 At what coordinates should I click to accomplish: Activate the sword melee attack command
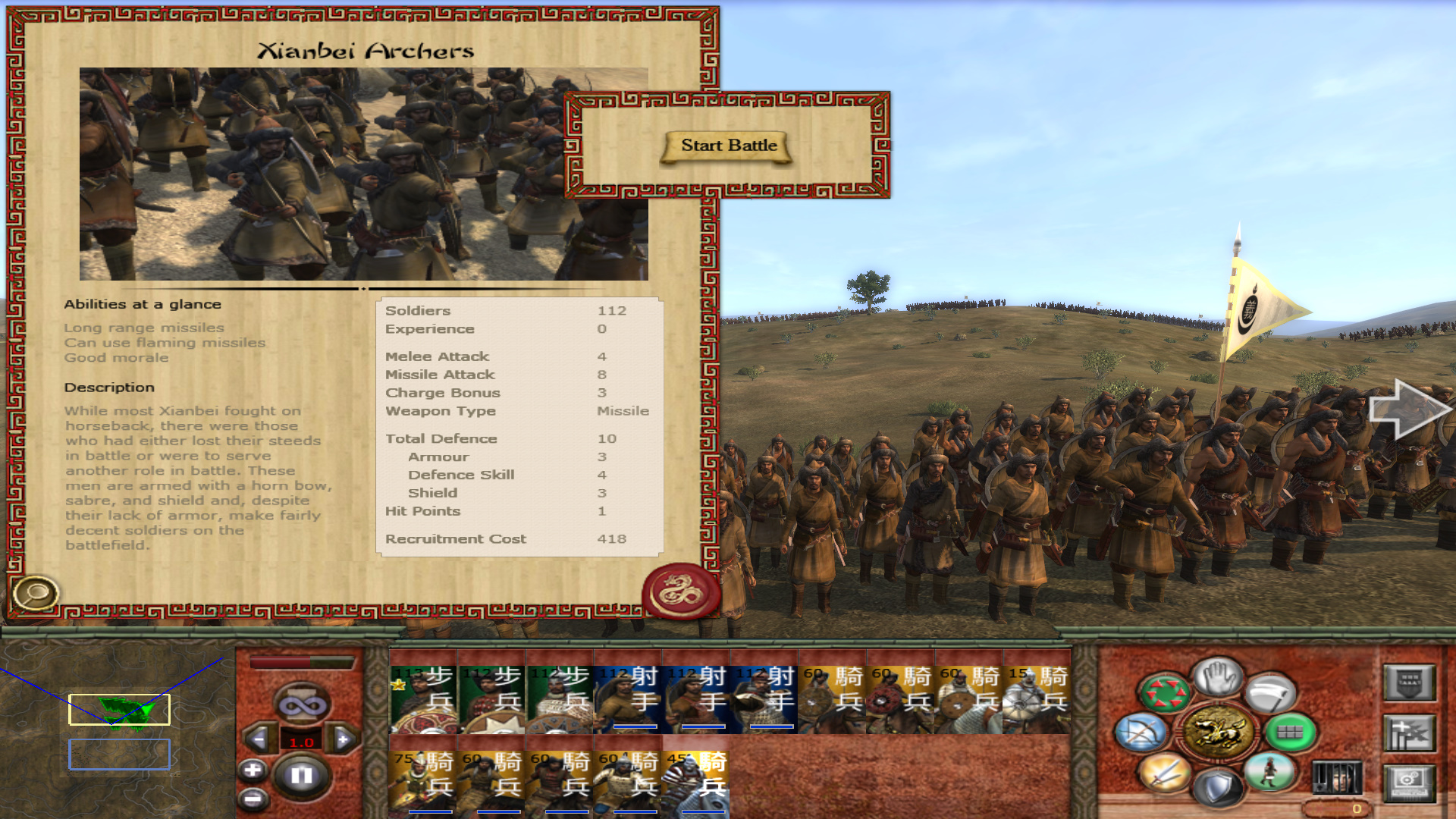point(1166,773)
